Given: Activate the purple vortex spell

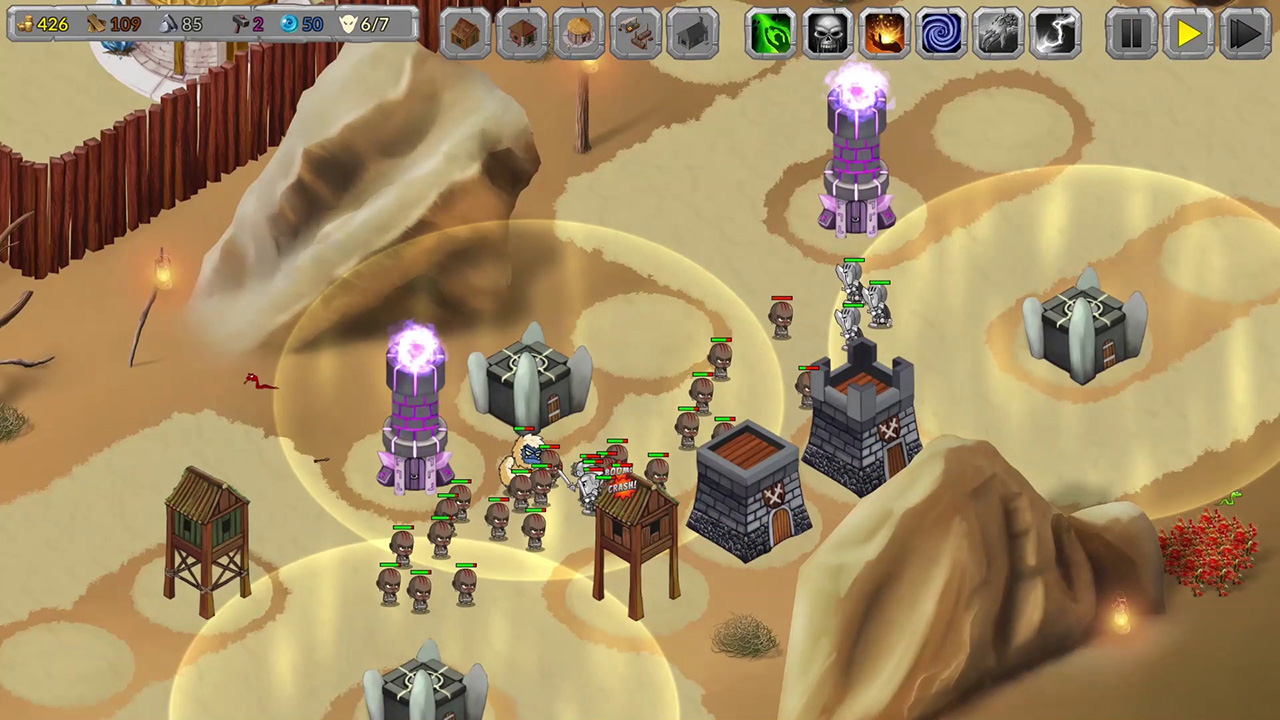Looking at the screenshot, I should (x=941, y=33).
